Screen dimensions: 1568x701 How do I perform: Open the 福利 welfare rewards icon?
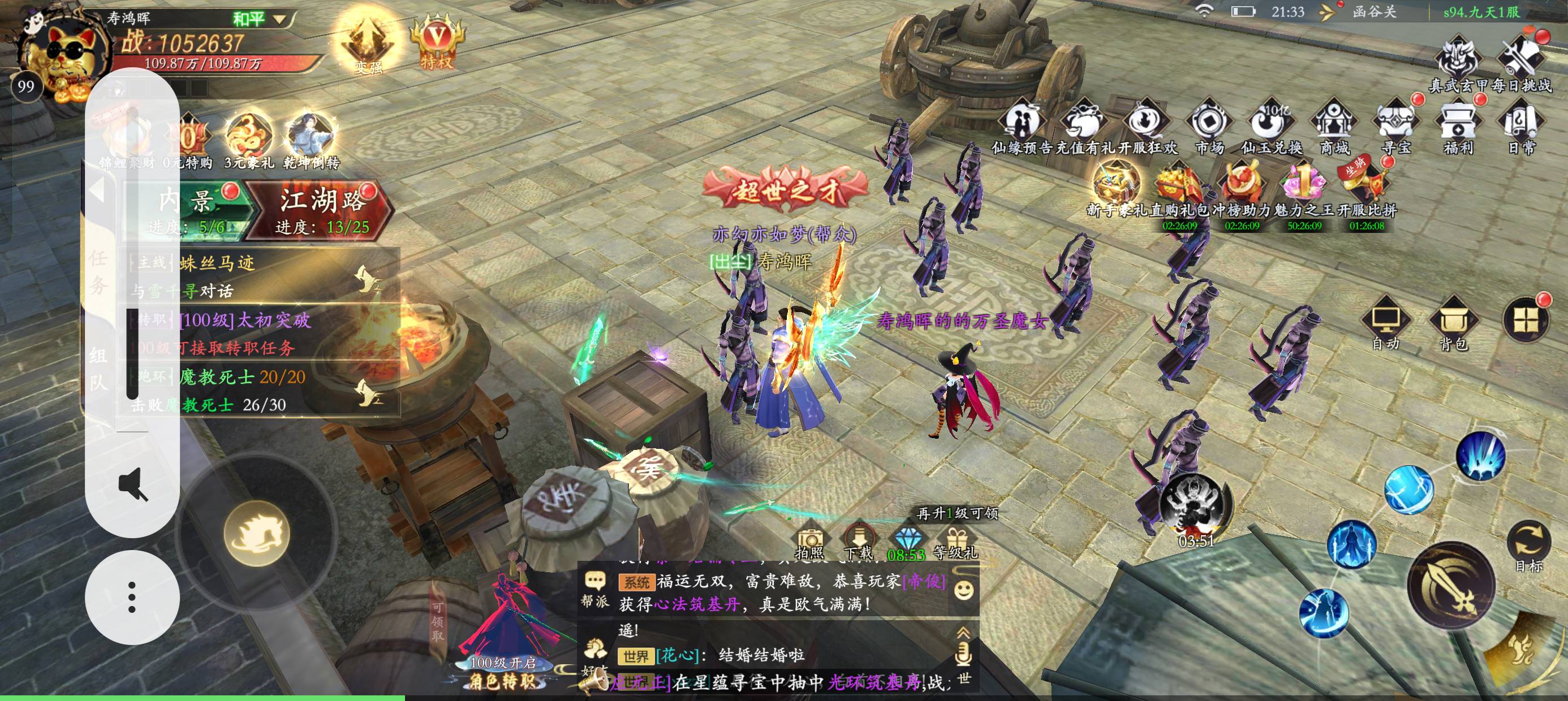1458,128
